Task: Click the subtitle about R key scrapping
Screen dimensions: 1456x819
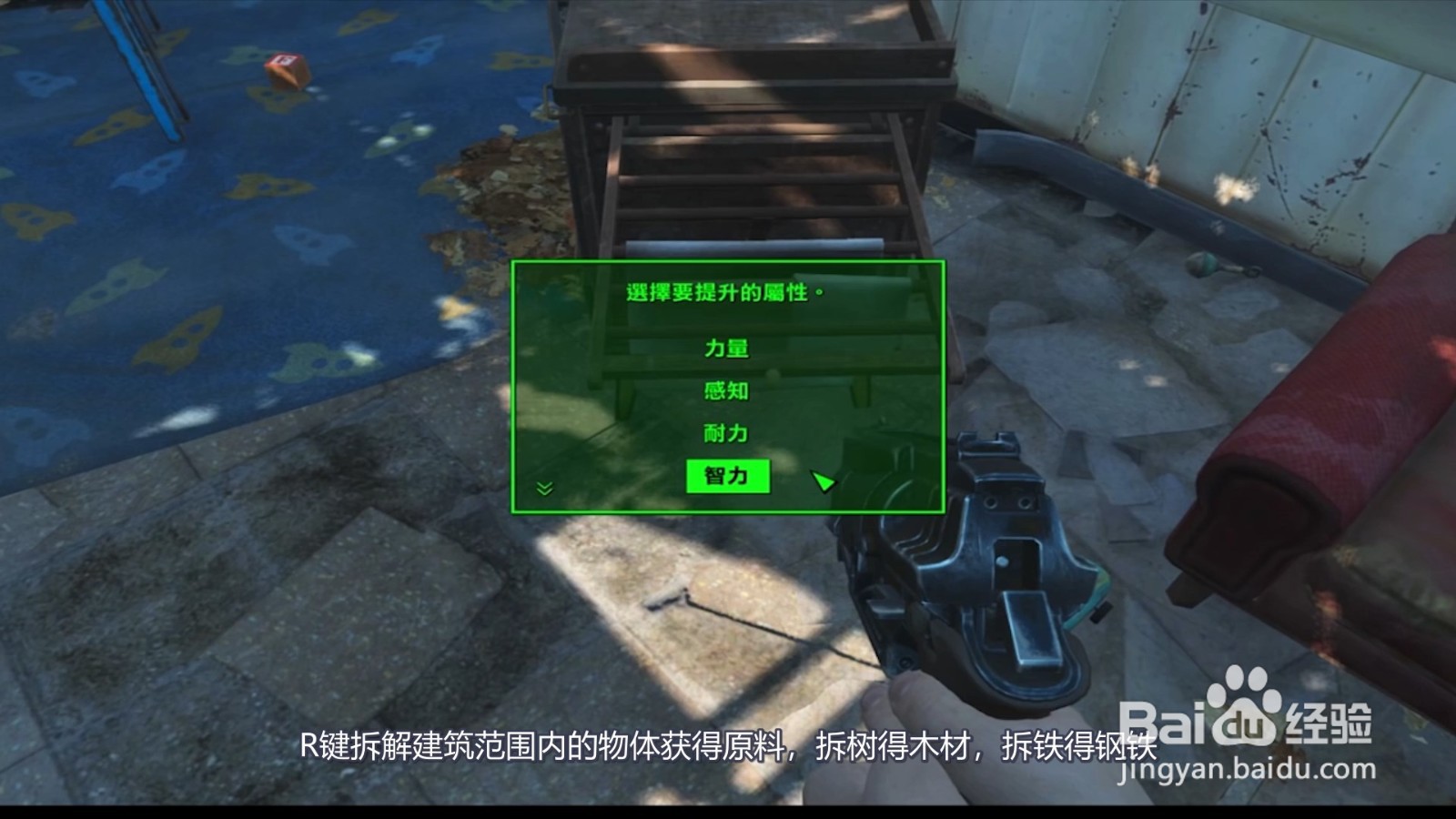Action: point(728,748)
